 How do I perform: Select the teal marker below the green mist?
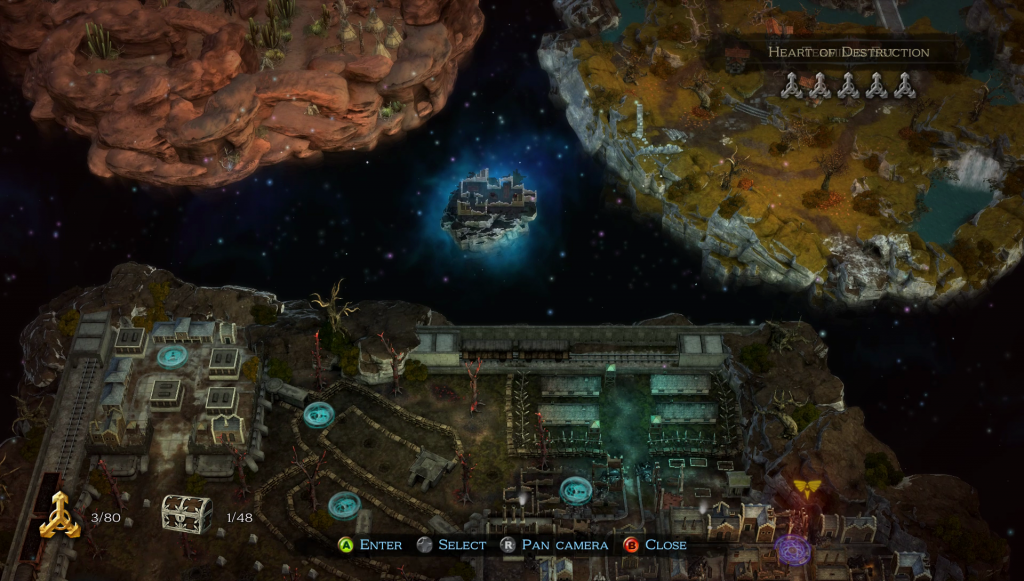[x=574, y=490]
